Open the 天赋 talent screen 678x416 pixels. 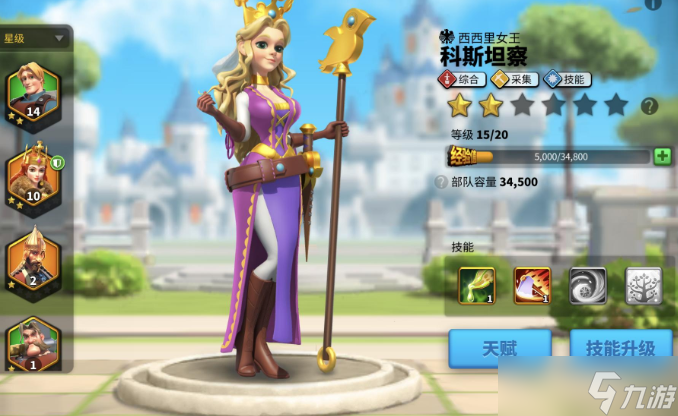pyautogui.click(x=499, y=349)
